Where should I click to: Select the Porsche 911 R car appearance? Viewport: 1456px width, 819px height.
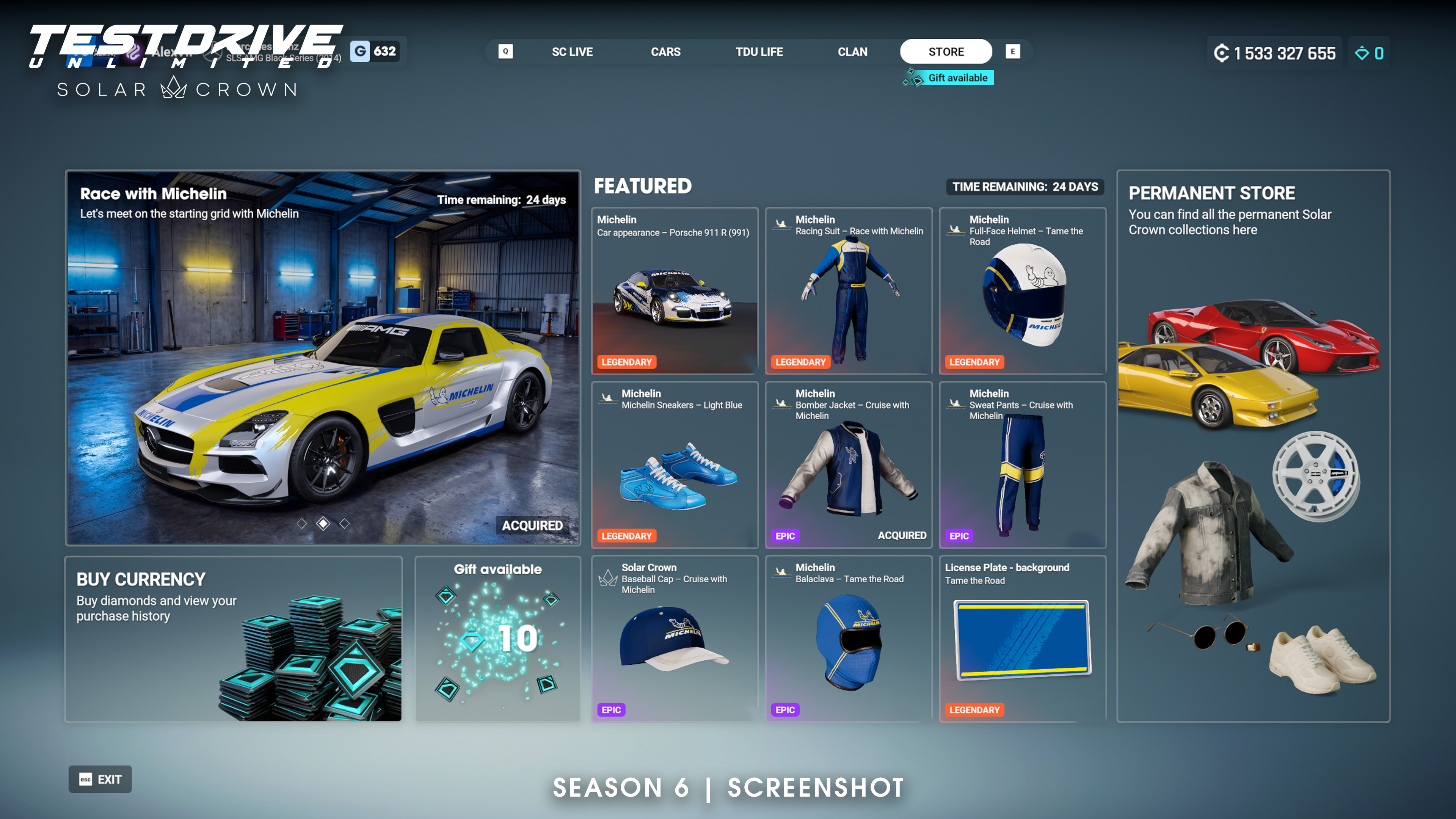tap(674, 291)
